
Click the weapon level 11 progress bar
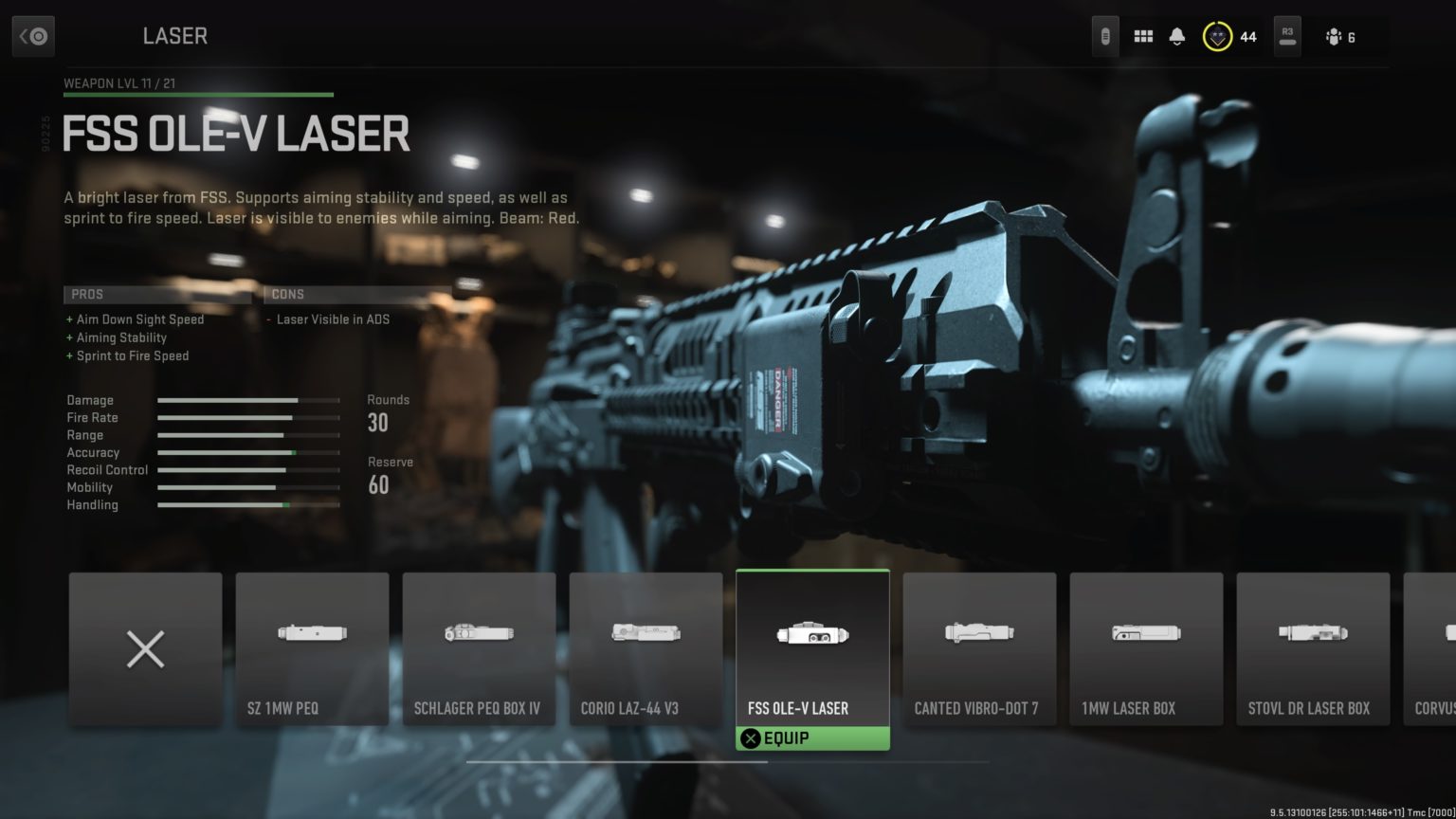[x=197, y=95]
